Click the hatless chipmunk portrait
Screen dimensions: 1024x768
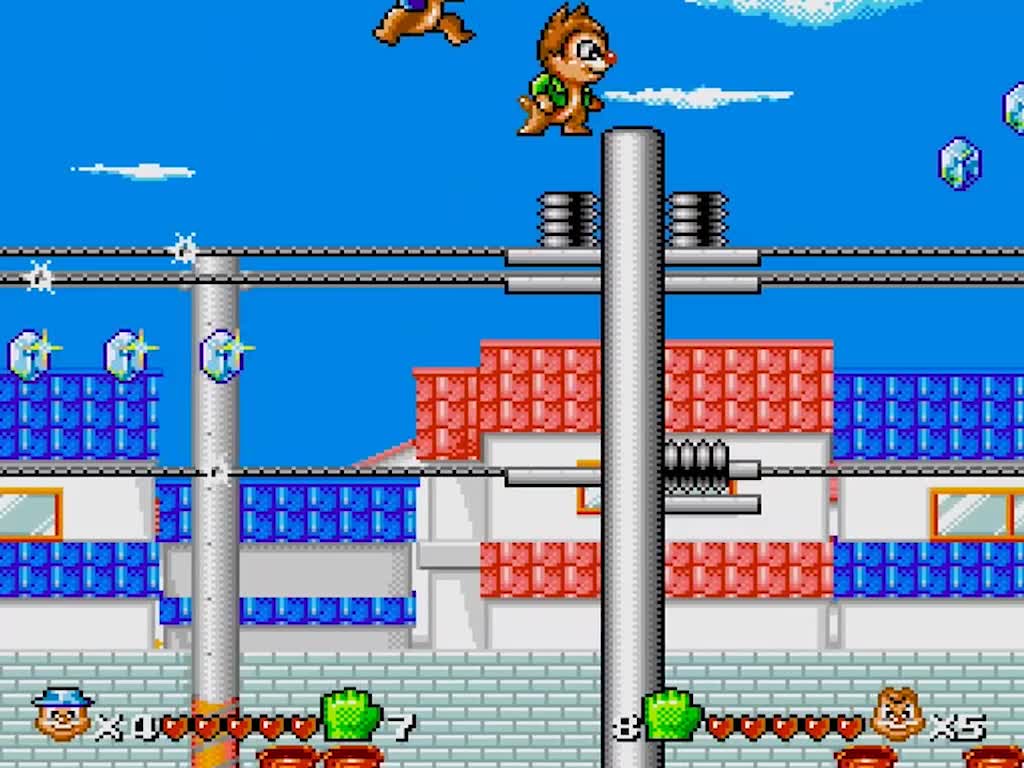click(x=898, y=714)
